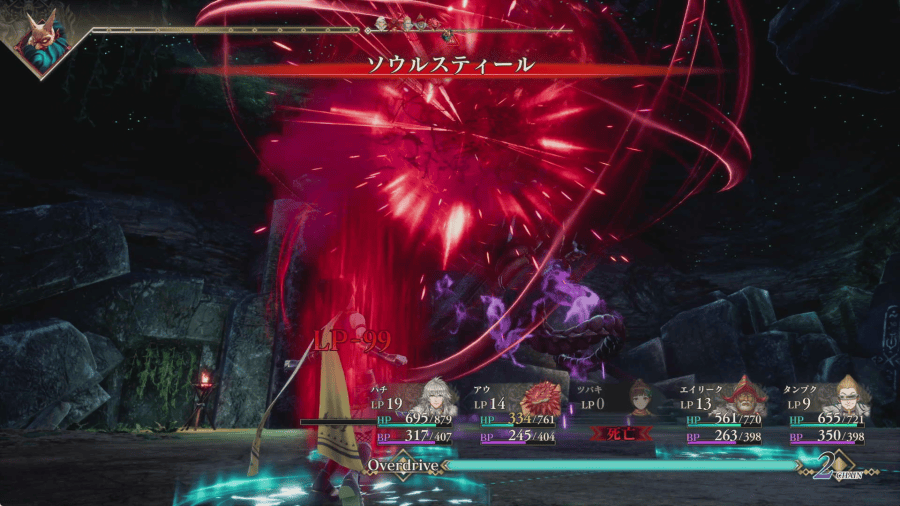
Task: Choose the fallen ツバキ character portrait
Action: coord(641,397)
